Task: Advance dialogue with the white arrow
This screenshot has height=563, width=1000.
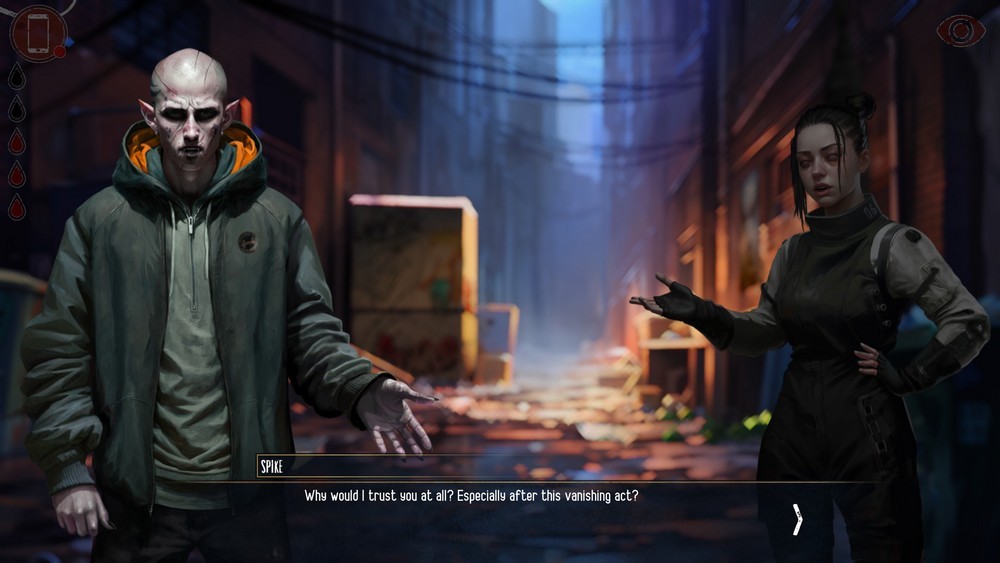Action: click(x=797, y=519)
